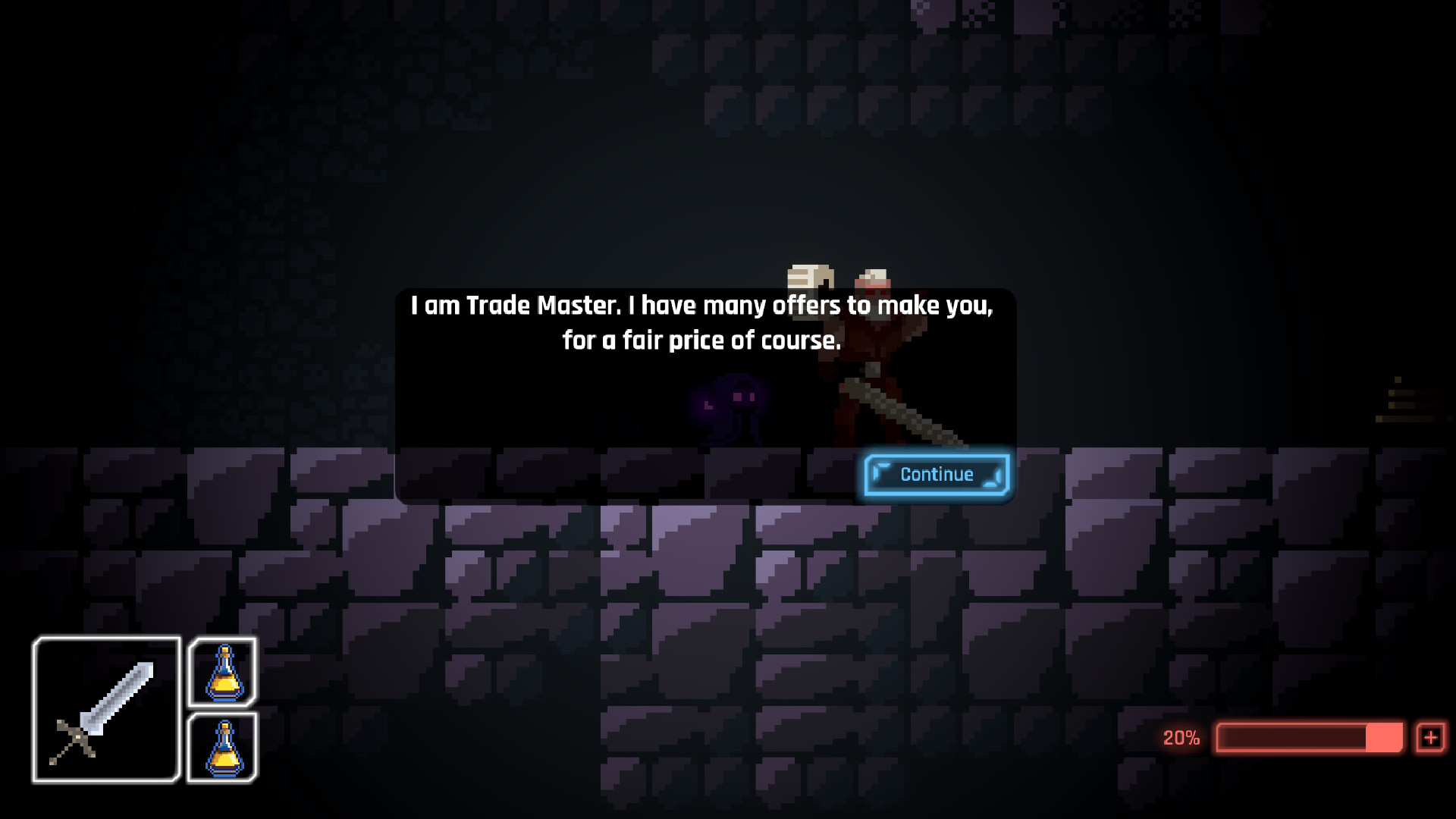Screen dimensions: 1456x819
Task: Click the Continue button
Action: click(936, 474)
